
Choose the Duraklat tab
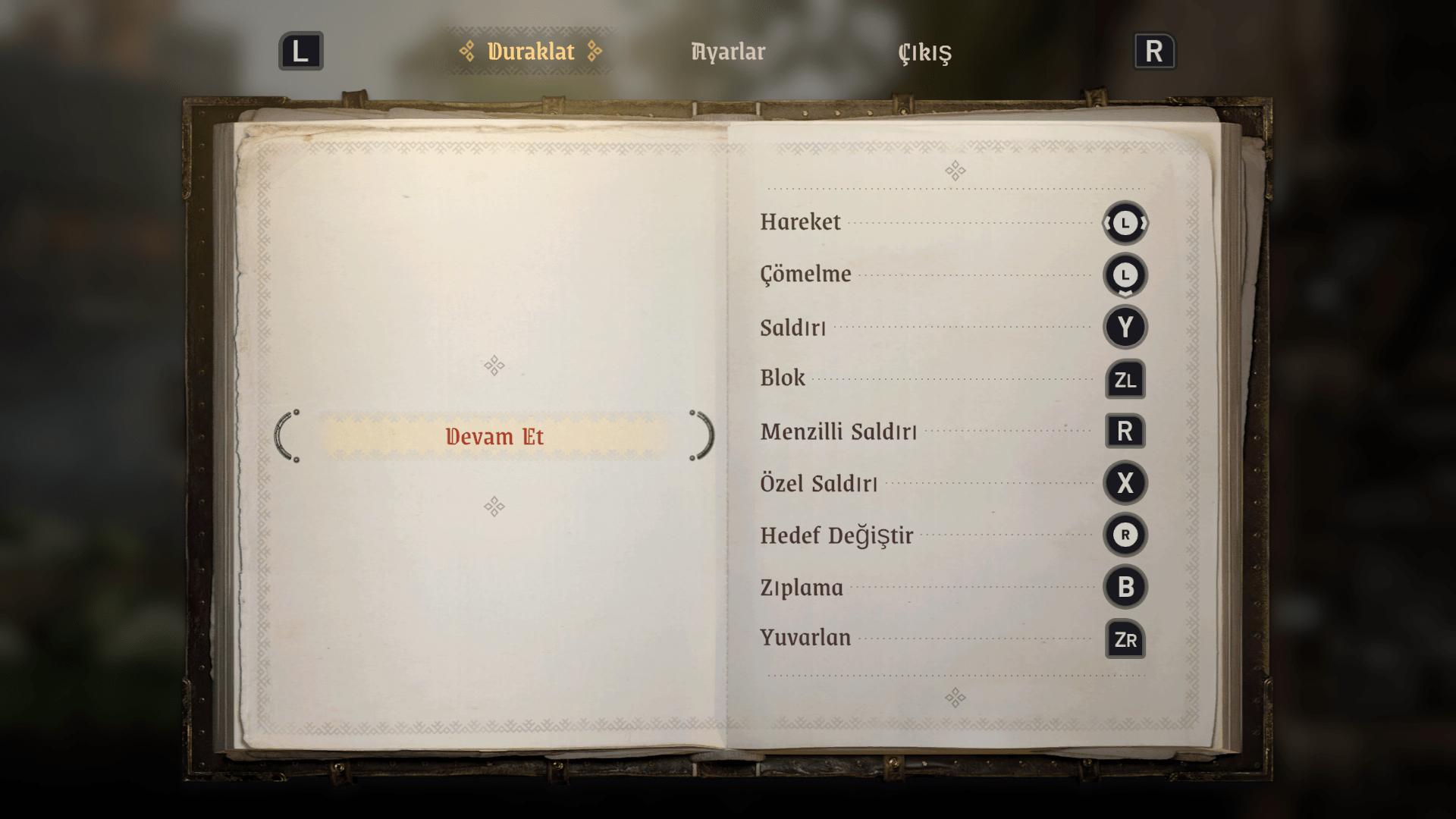(531, 52)
